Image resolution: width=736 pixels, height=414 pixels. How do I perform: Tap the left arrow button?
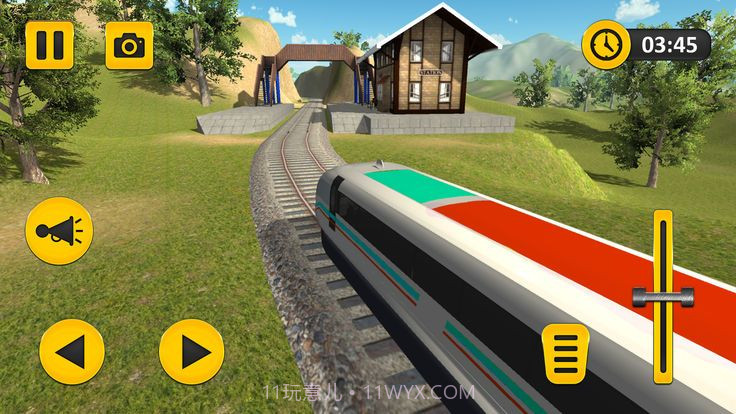tap(72, 351)
